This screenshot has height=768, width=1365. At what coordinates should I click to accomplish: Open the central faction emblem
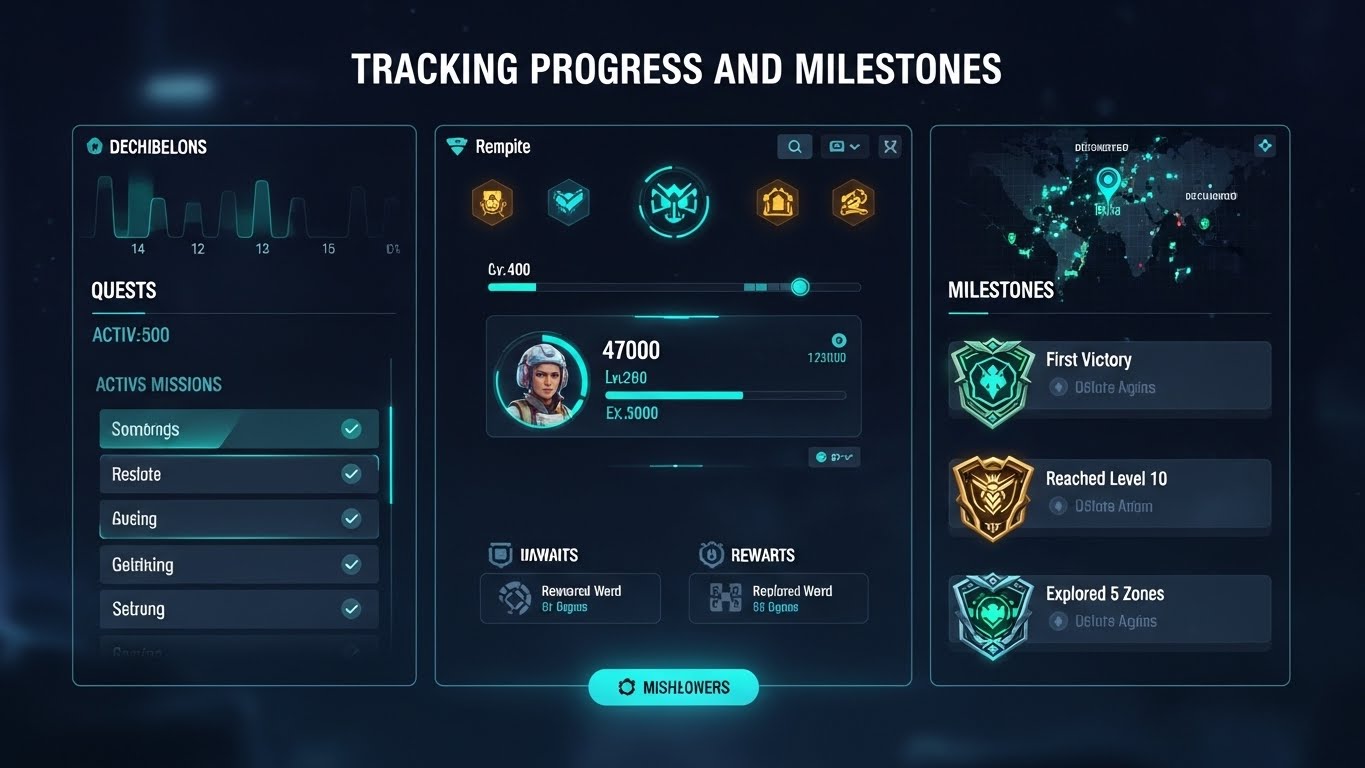[673, 202]
